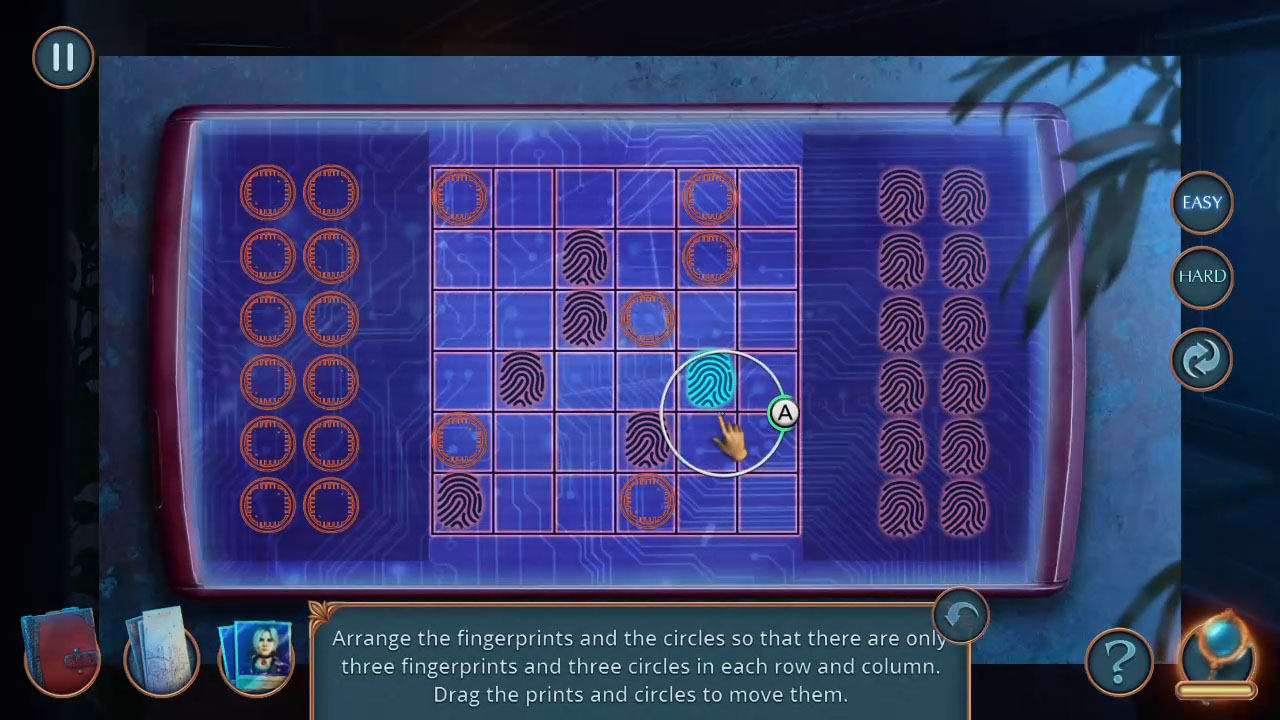Select the dark fingerprint in the second grid row
Screen dimensions: 1280x720
tap(585, 258)
